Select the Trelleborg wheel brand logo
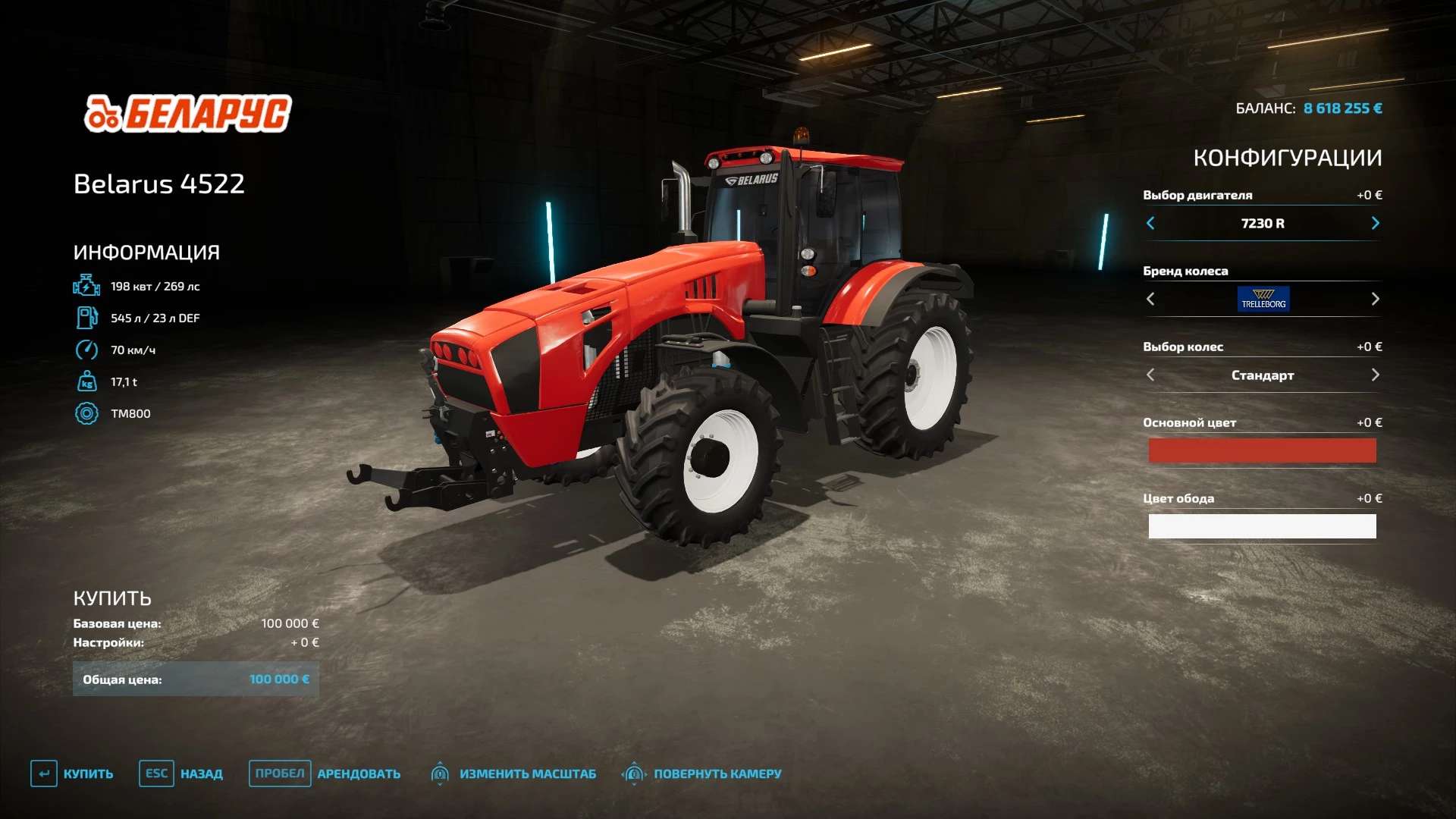Viewport: 1456px width, 819px height. coord(1263,299)
